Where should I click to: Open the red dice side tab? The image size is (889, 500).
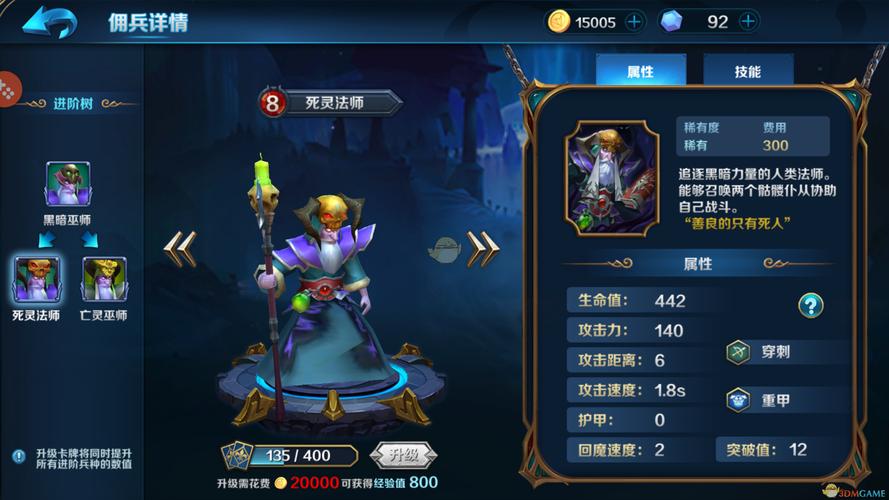pos(8,88)
